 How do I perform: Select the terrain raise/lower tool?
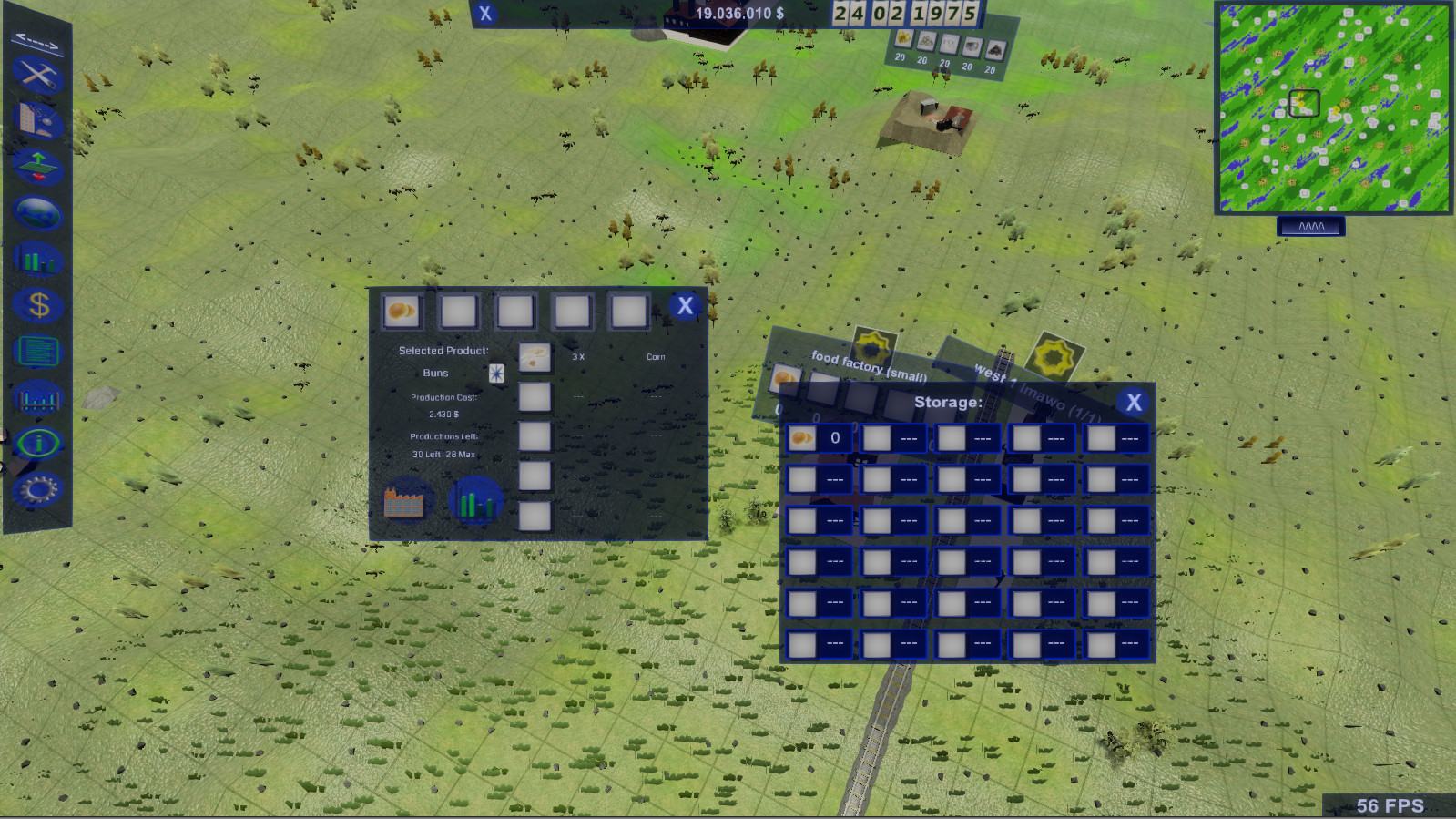[37, 167]
